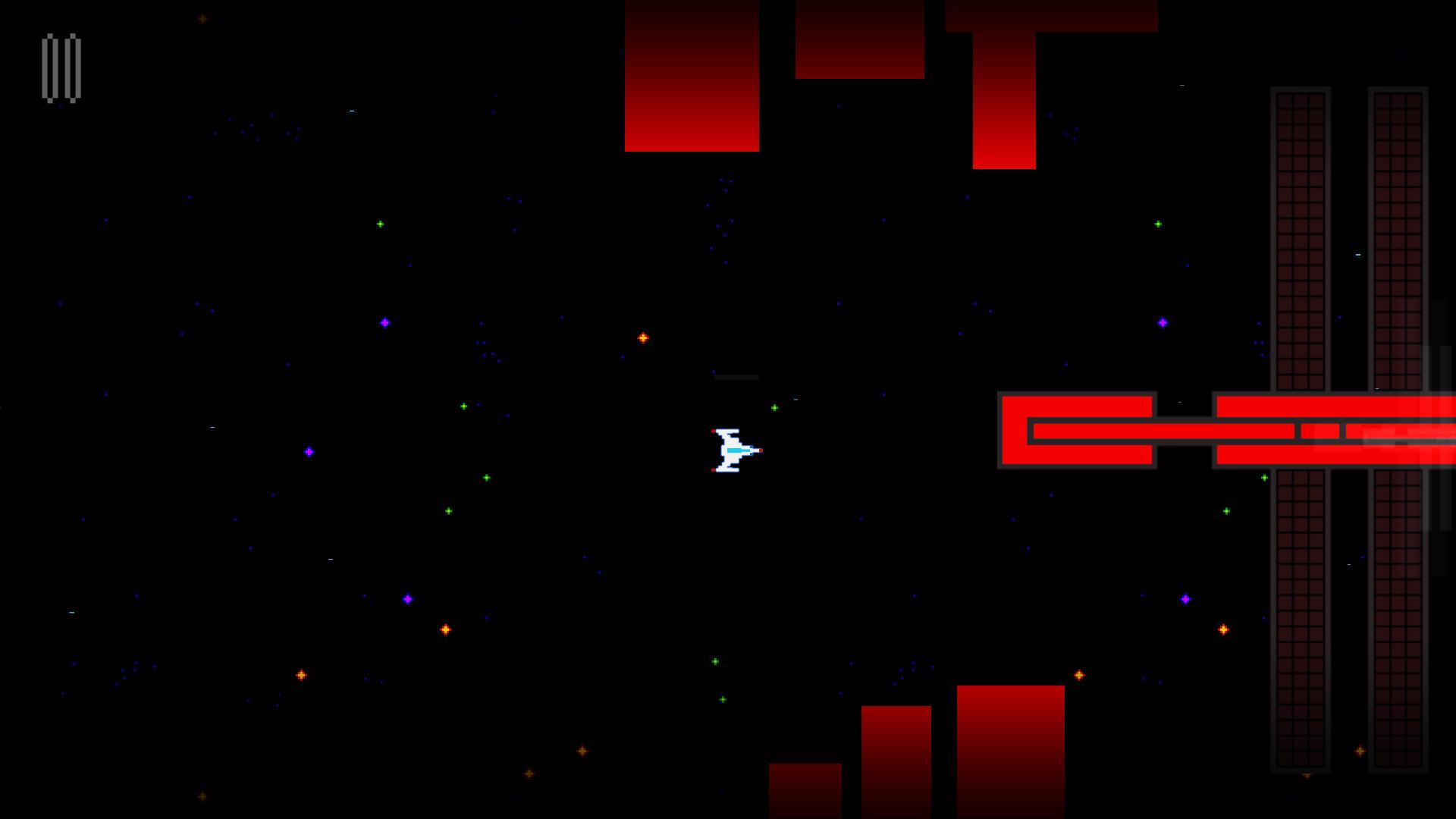The image size is (1456, 819).
Task: Collect the orange star near the ship
Action: pyautogui.click(x=642, y=337)
